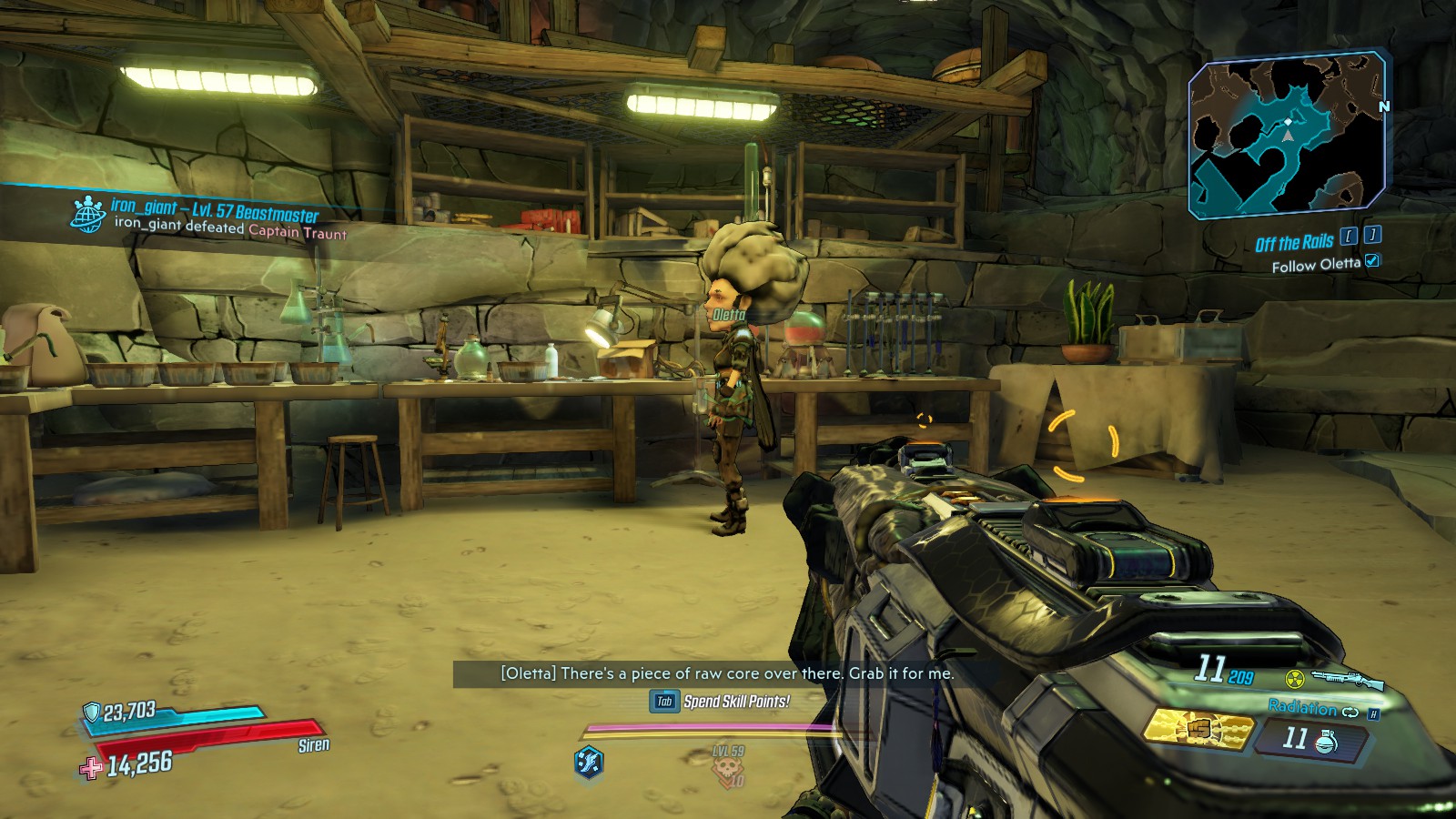The width and height of the screenshot is (1456, 819).
Task: Toggle the Follow Oletta objective checkbox
Action: [x=1372, y=260]
